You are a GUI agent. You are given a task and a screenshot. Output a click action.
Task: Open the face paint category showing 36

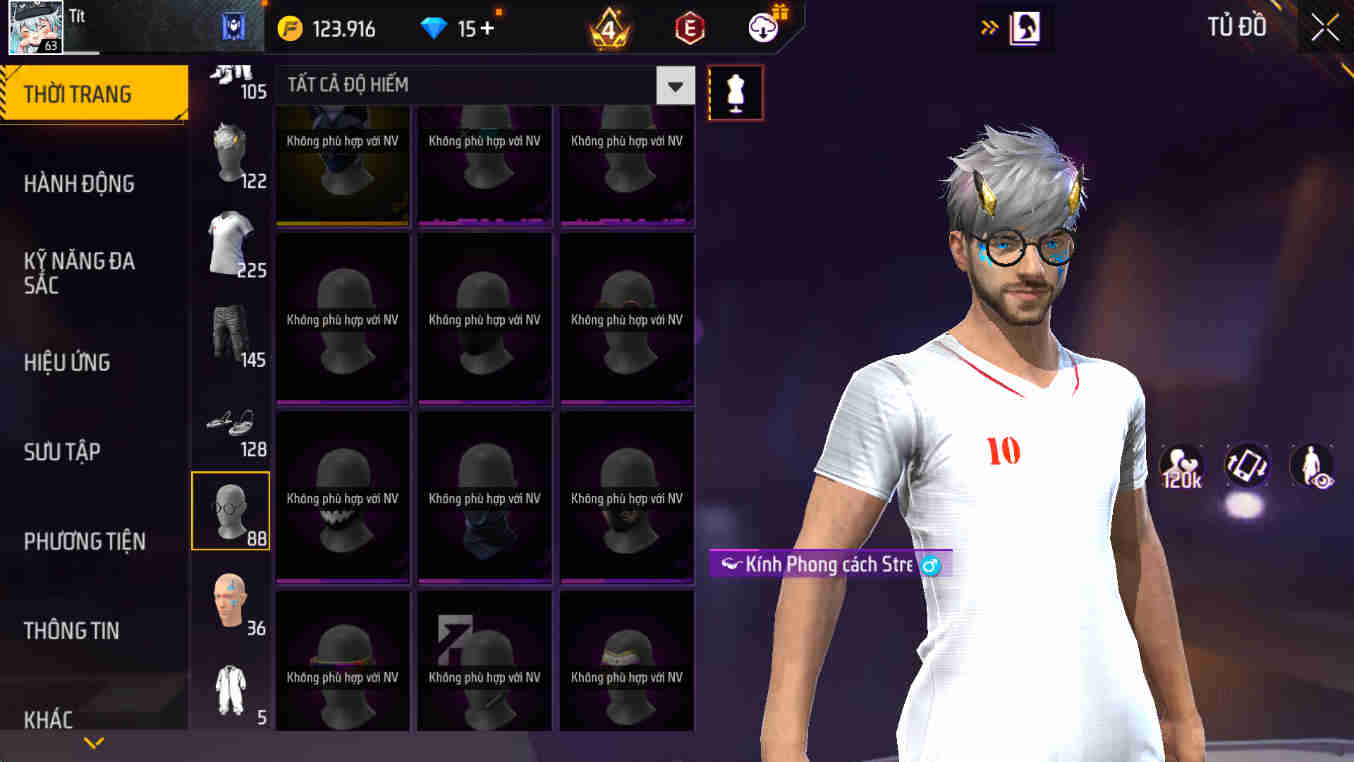coord(229,598)
